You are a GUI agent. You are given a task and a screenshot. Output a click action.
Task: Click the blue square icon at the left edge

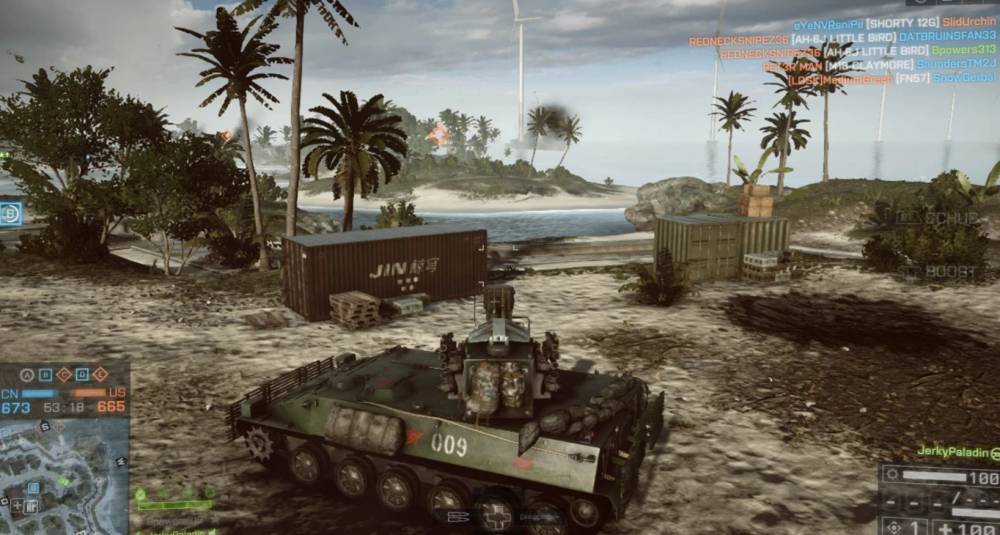coord(11,214)
